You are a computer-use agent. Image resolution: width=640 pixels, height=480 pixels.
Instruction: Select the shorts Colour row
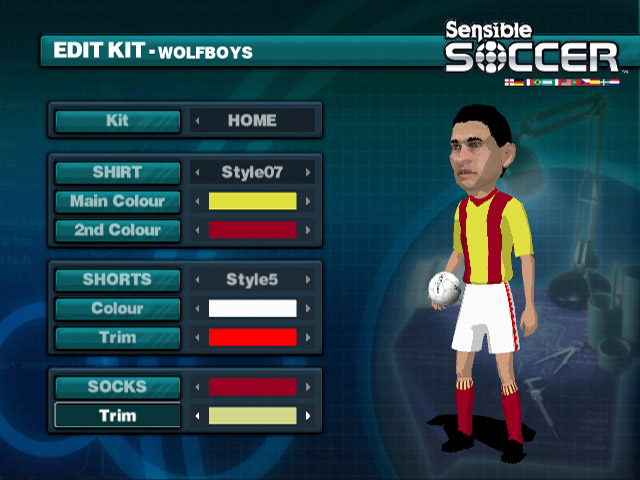(x=118, y=308)
